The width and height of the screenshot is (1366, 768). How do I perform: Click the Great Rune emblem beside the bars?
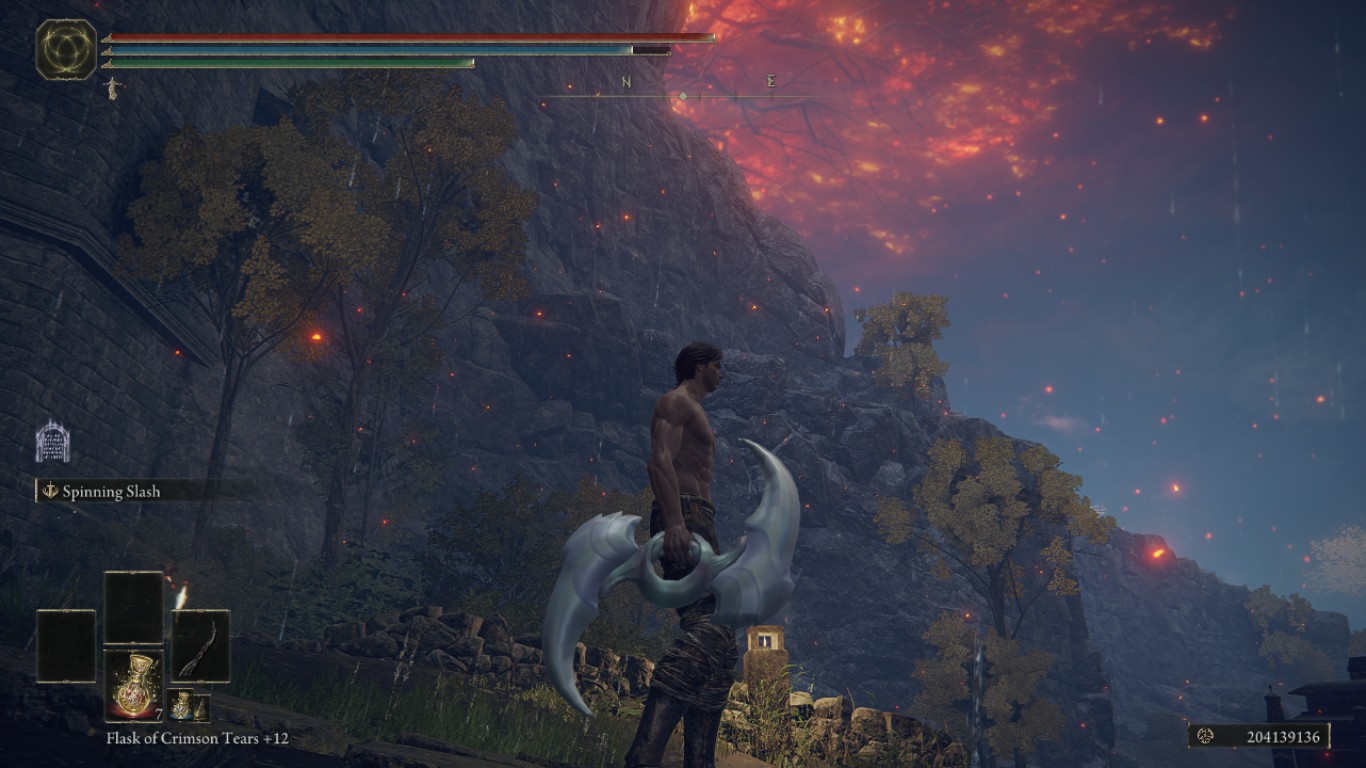click(x=66, y=50)
